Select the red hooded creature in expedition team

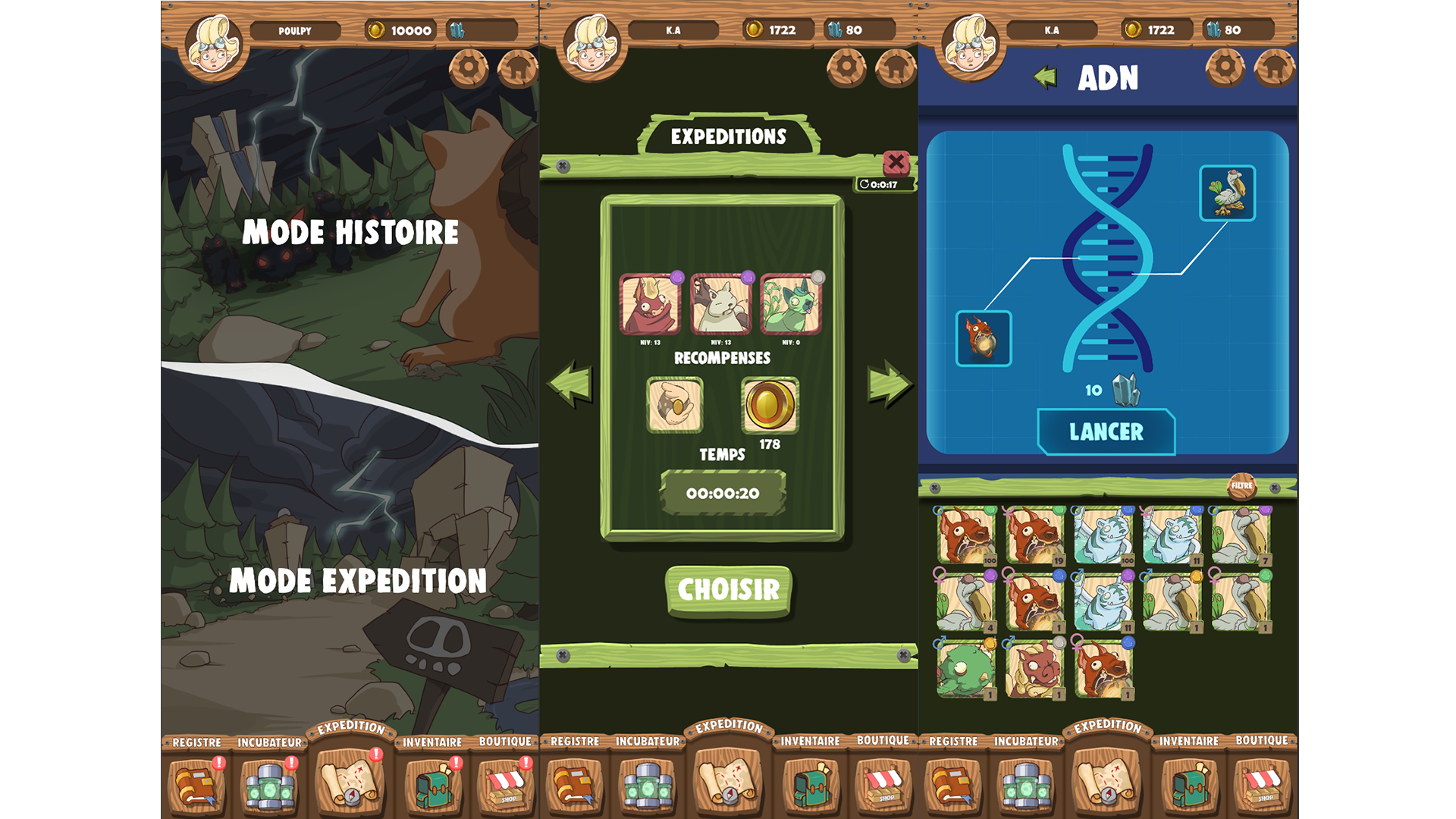pyautogui.click(x=650, y=305)
